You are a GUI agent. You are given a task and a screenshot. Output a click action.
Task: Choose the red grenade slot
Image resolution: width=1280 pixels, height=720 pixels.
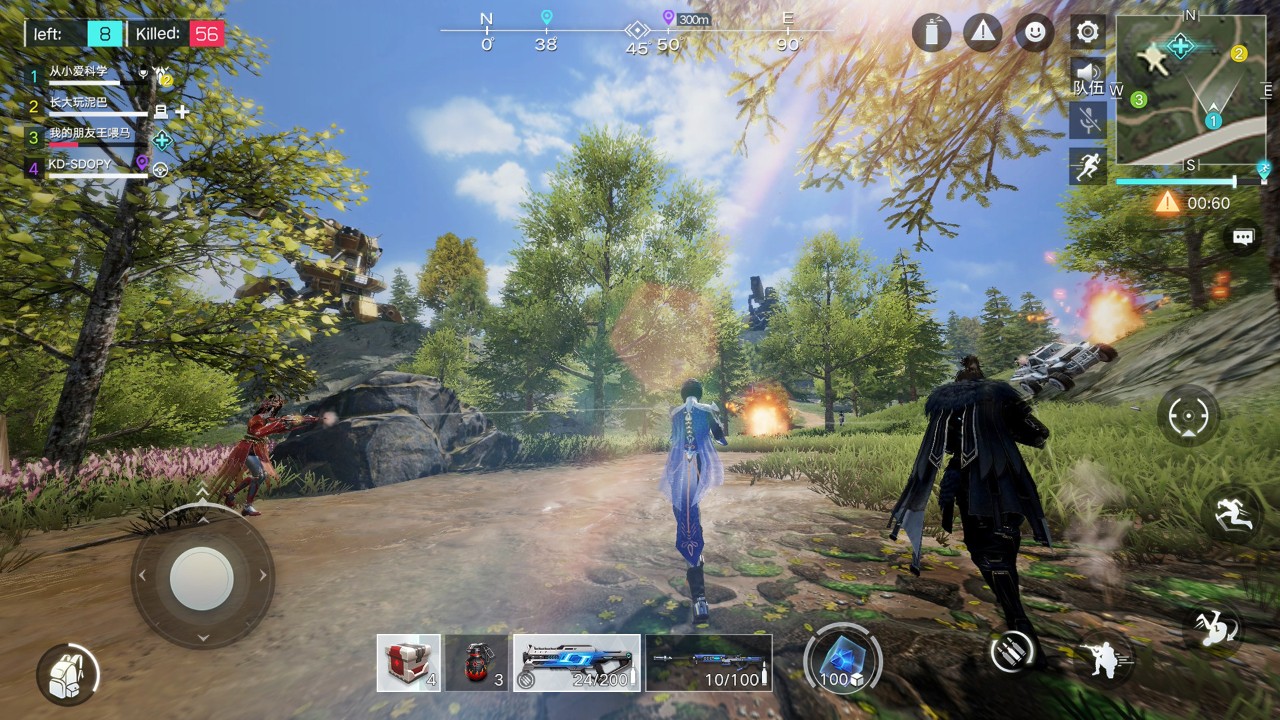[477, 662]
